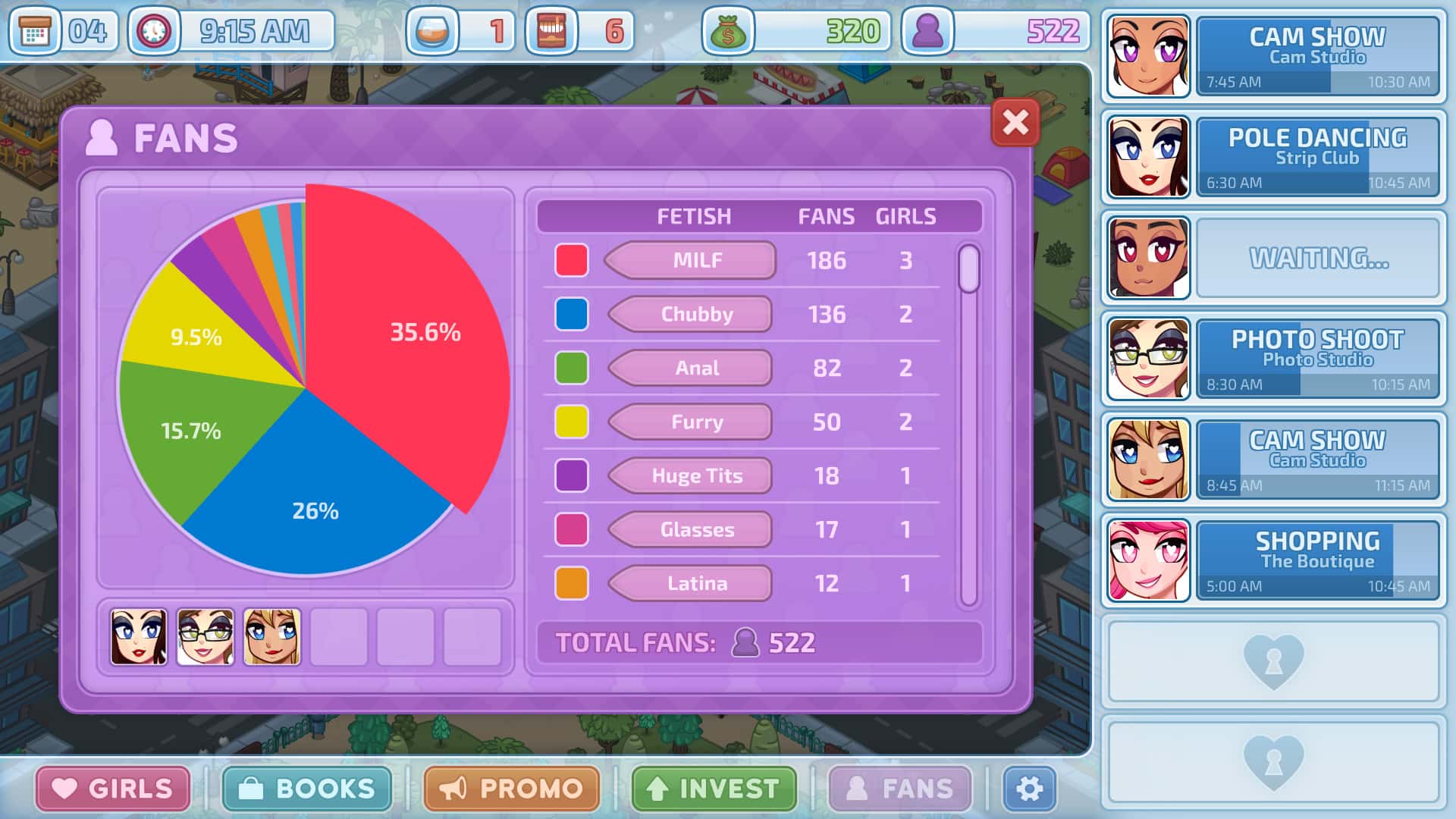Switch to the BOOKS panel
The width and height of the screenshot is (1456, 819).
306,787
